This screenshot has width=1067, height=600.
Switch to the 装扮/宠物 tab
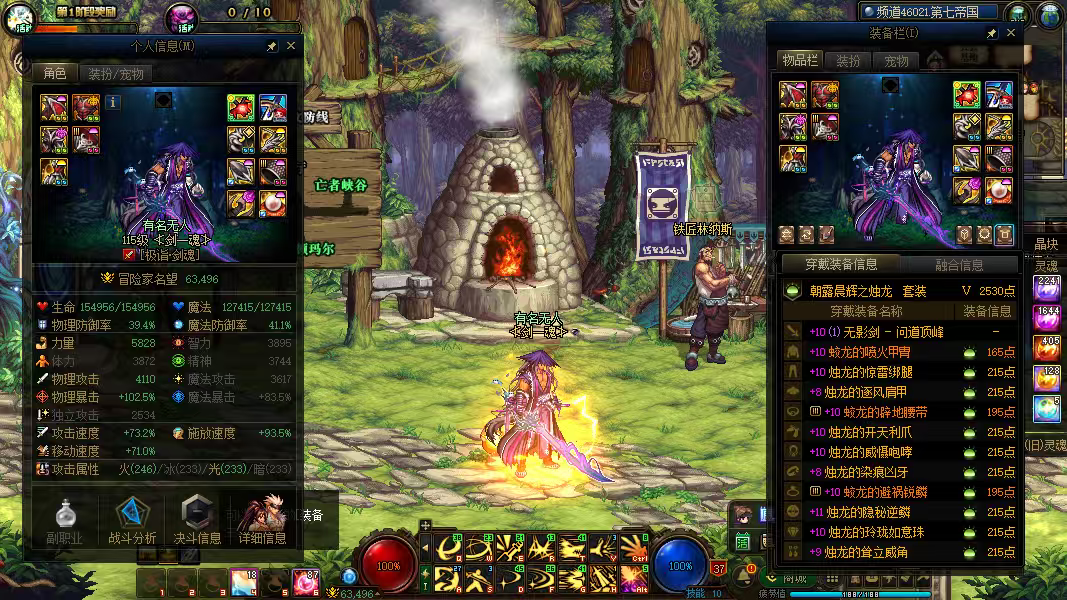coord(116,74)
